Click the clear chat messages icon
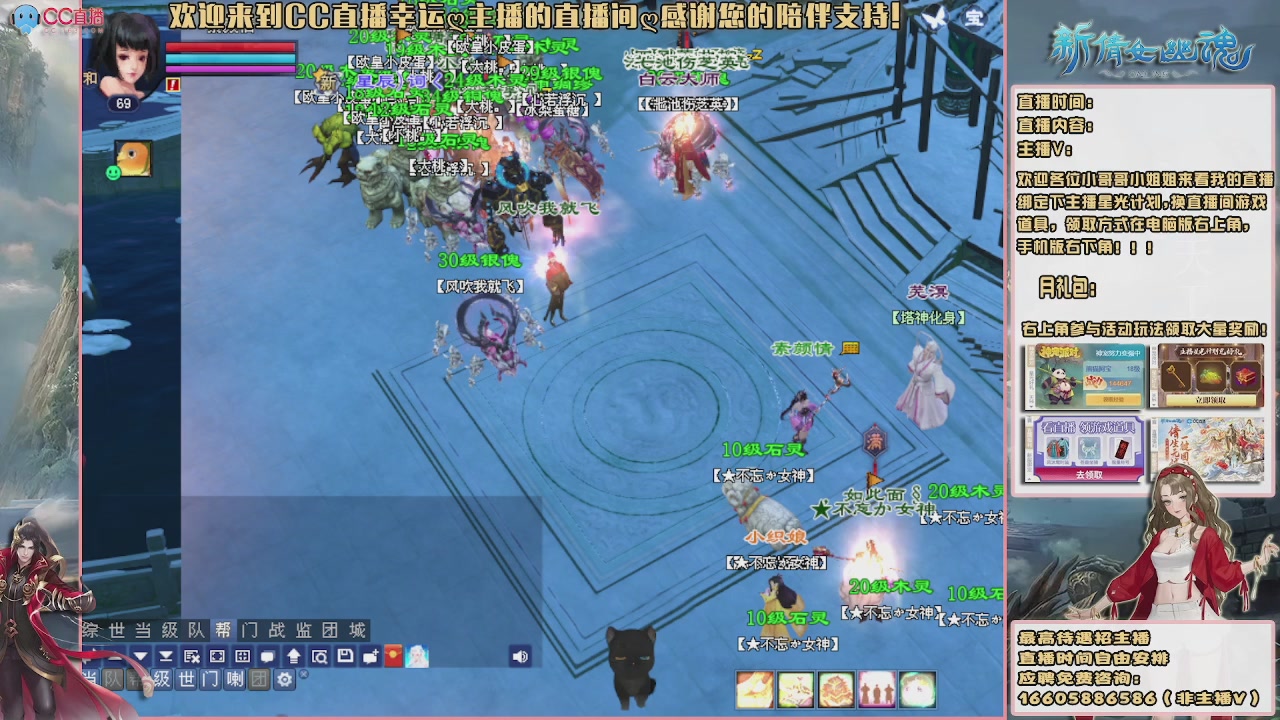The image size is (1280, 720). coord(189,656)
